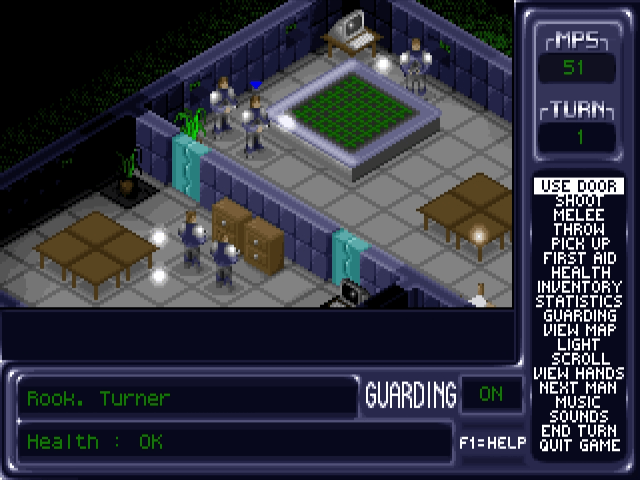Image resolution: width=640 pixels, height=480 pixels.
Task: Select the Melee command
Action: tap(579, 215)
